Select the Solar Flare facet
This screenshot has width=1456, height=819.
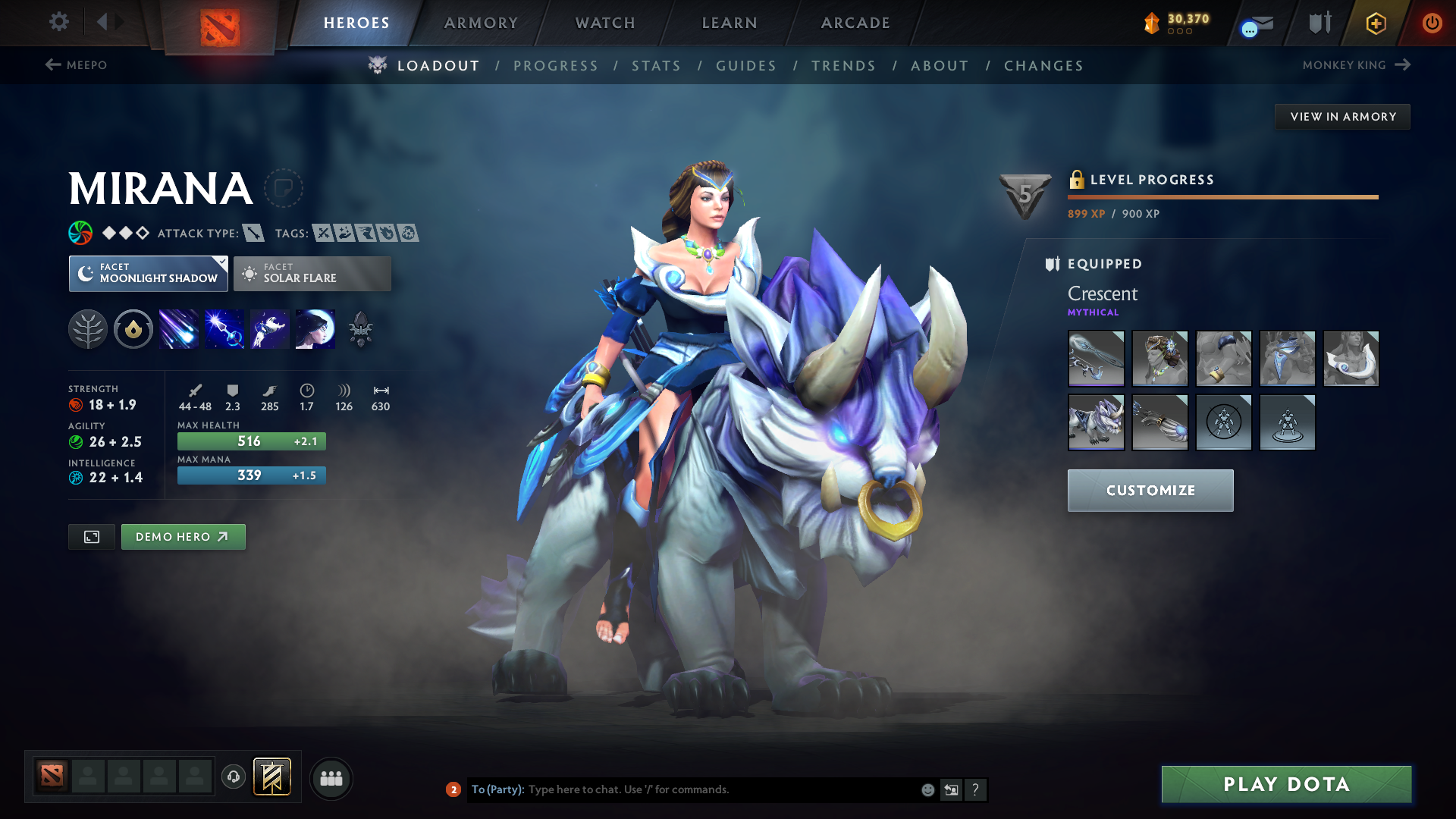312,273
